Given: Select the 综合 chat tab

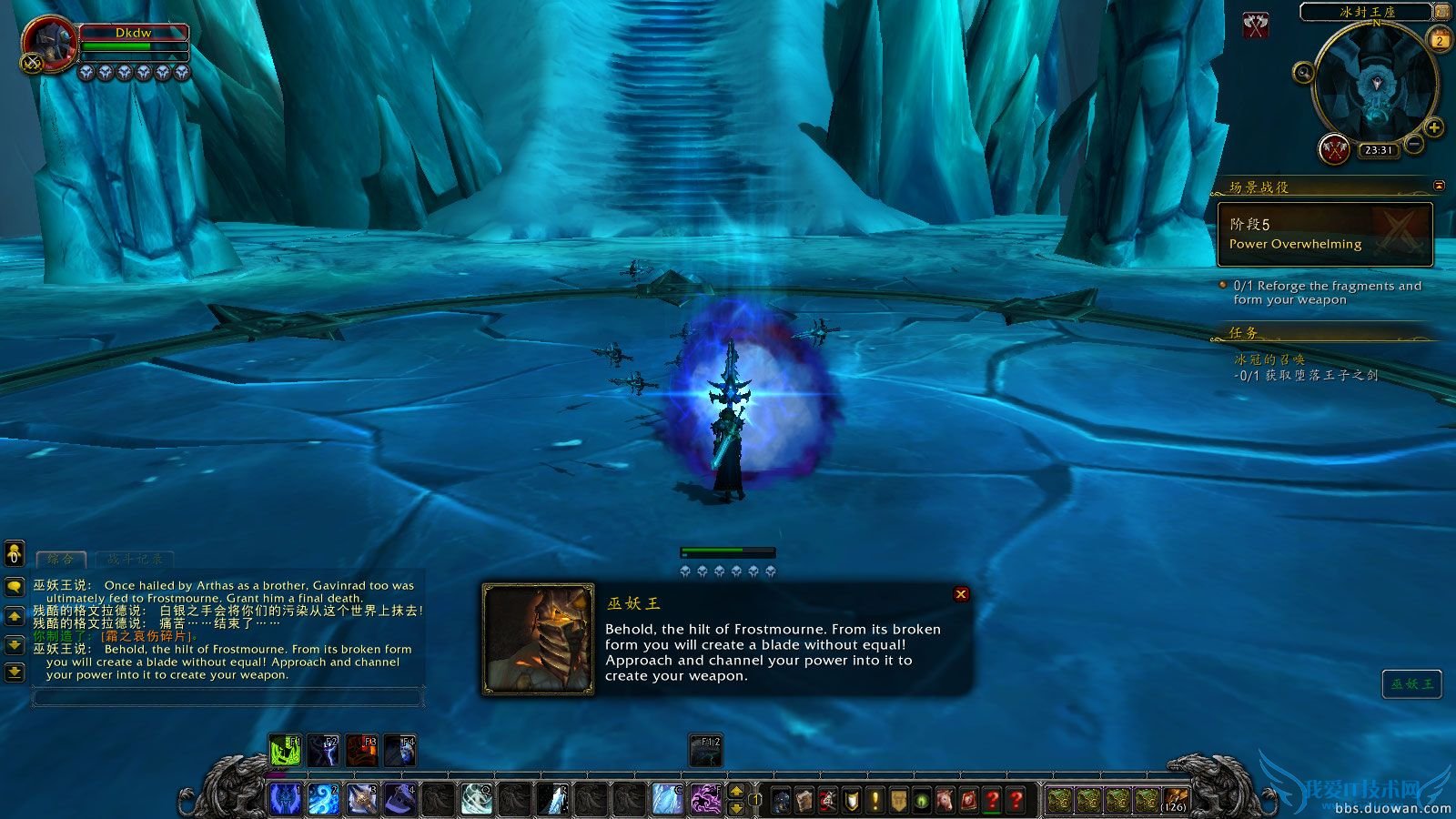Looking at the screenshot, I should (60, 558).
